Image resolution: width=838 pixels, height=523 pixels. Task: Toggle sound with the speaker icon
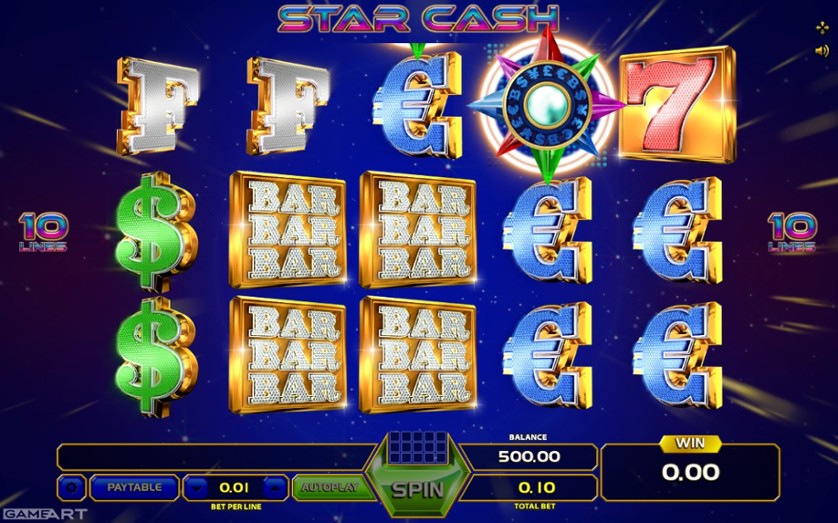click(x=822, y=49)
